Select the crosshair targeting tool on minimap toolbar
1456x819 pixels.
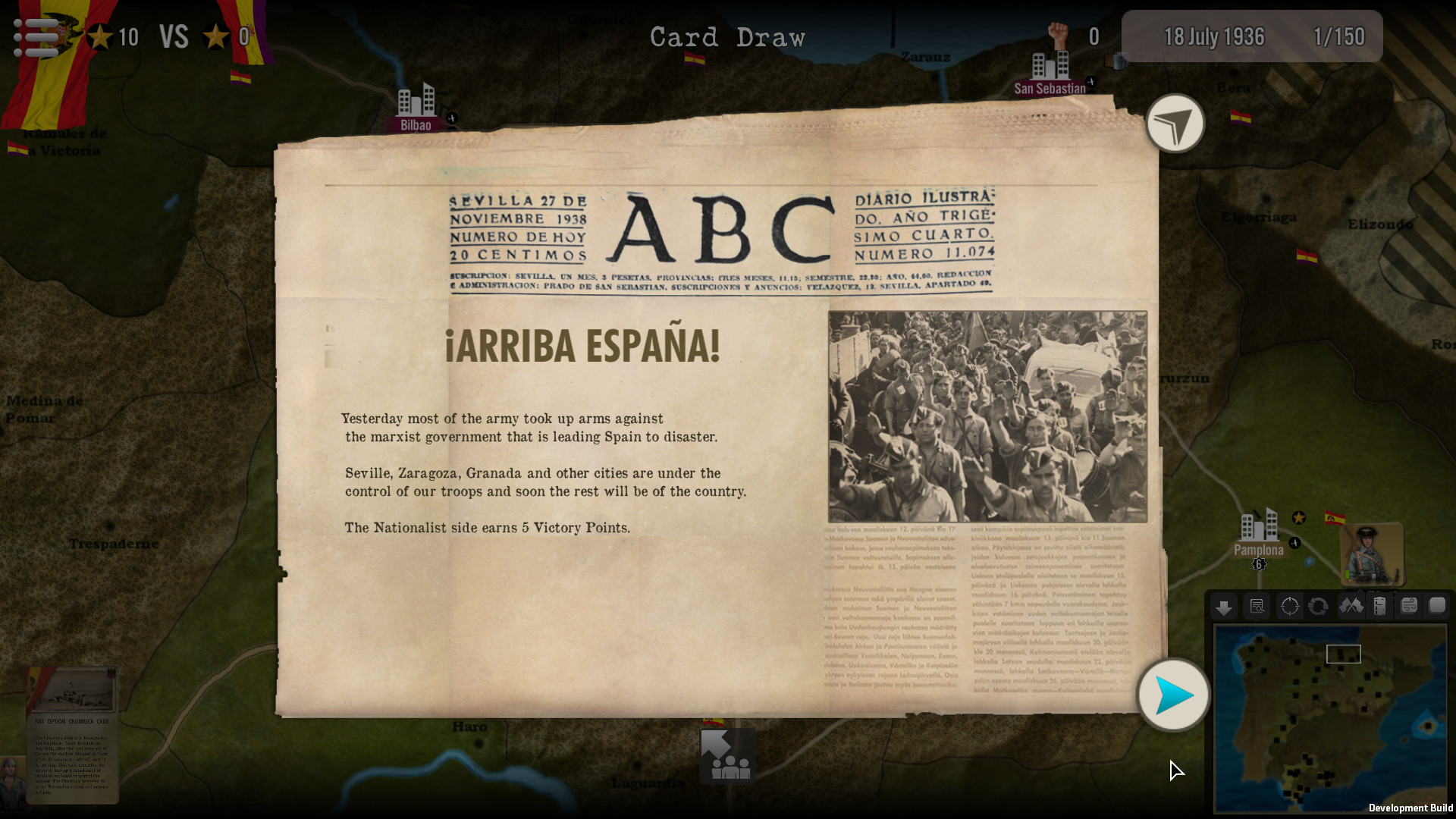pos(1289,606)
